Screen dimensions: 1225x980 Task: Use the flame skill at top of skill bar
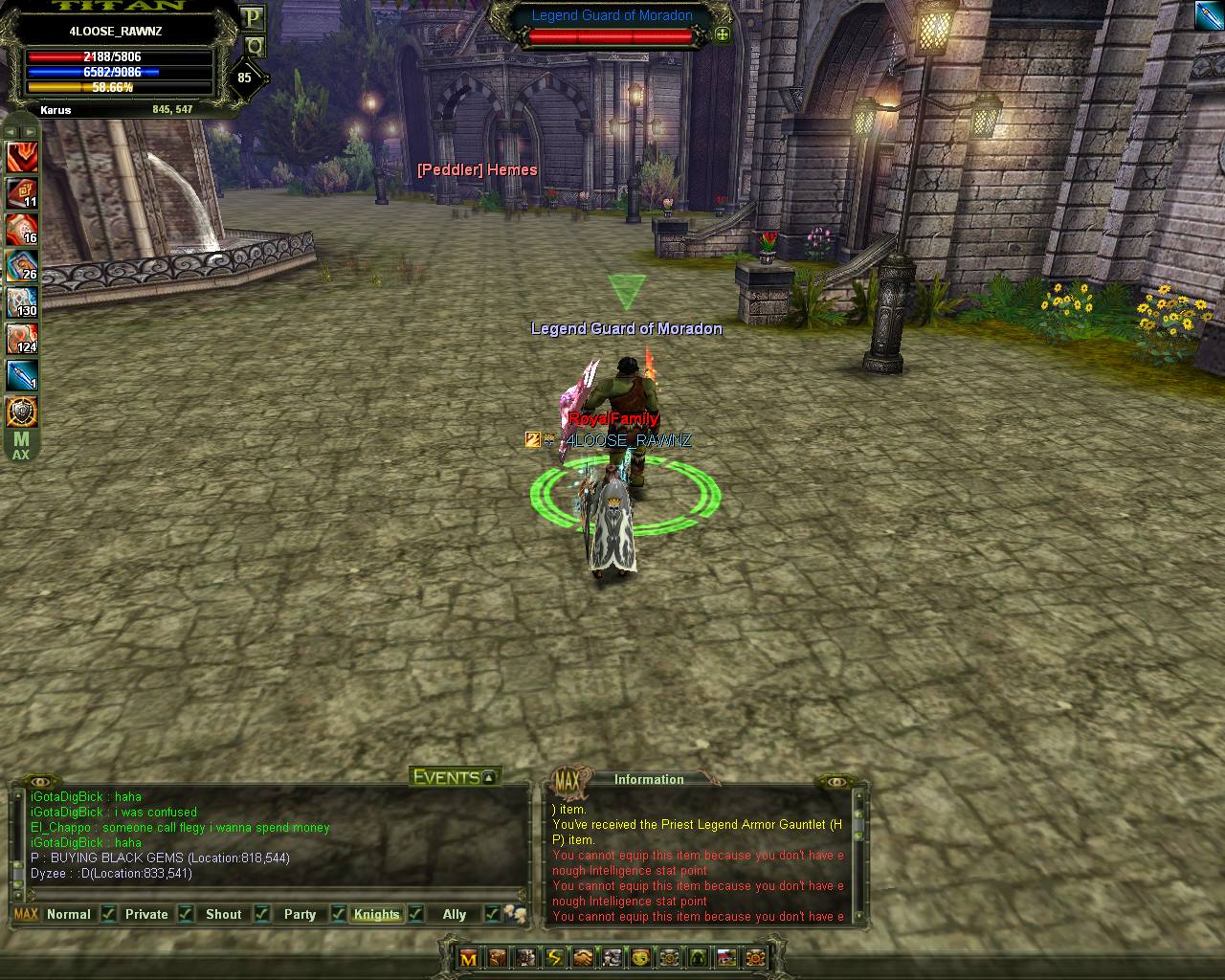pos(22,156)
